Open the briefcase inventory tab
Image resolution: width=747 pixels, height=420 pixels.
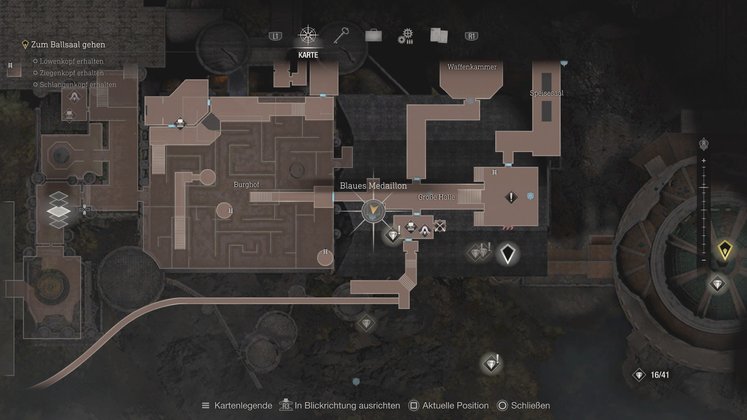[373, 36]
